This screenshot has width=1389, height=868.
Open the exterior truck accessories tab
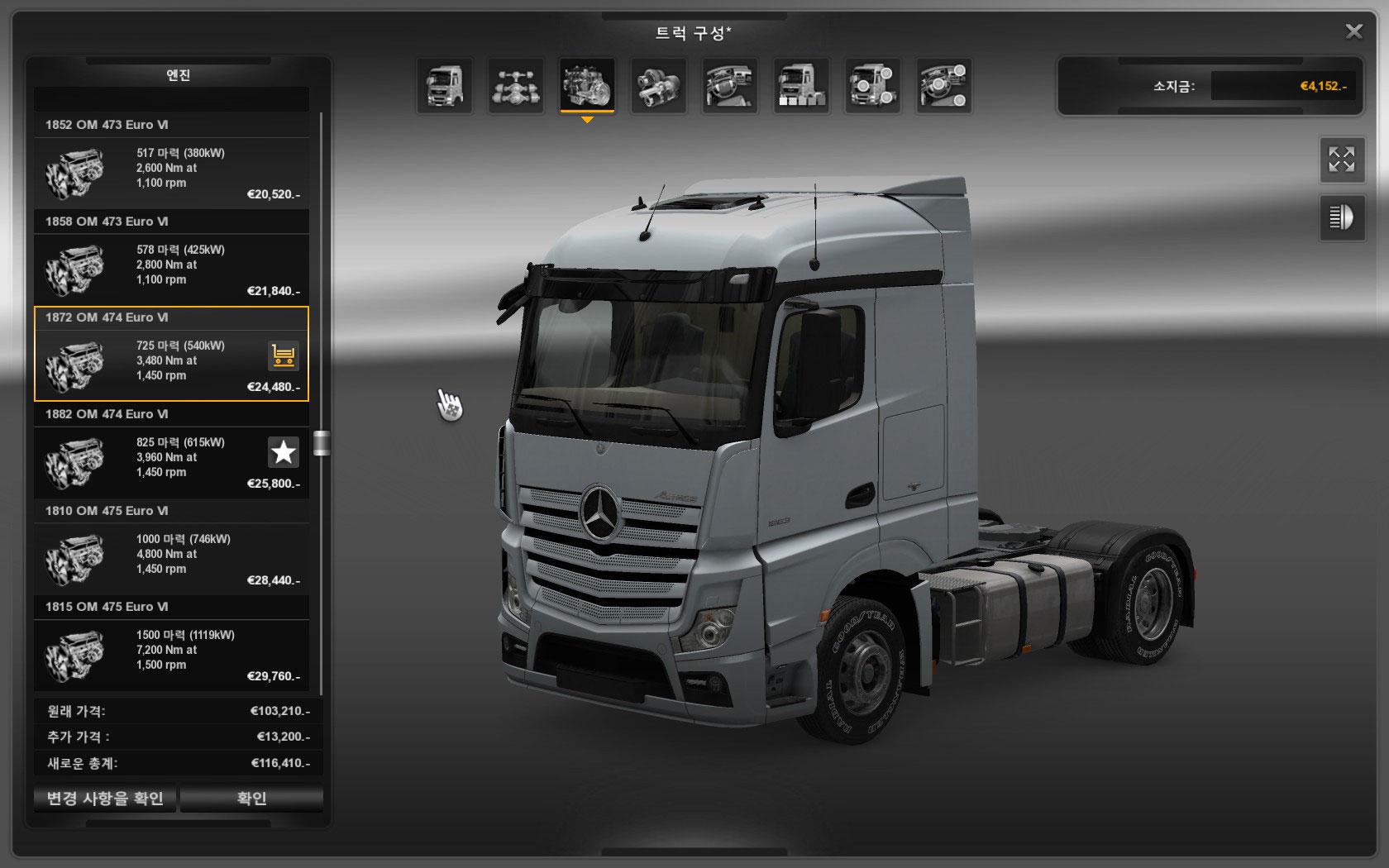tap(872, 85)
